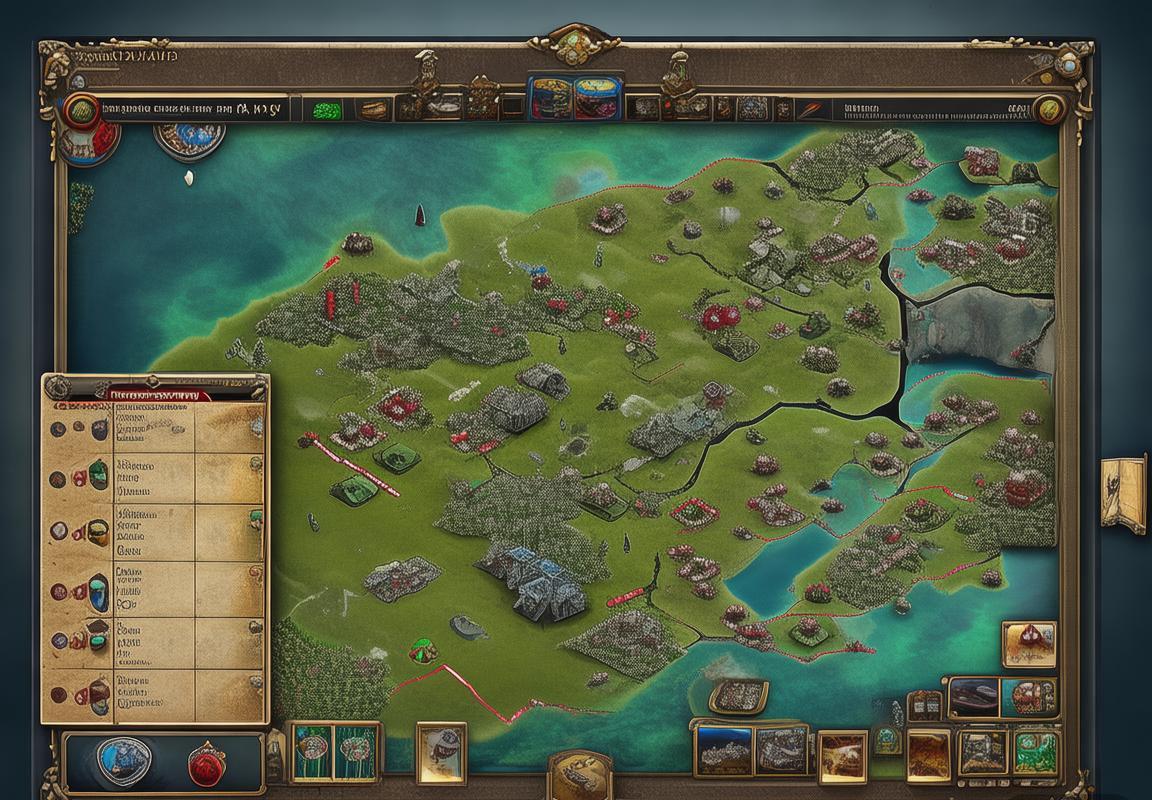The height and width of the screenshot is (800, 1152).
Task: Open the blue-framed central panel in top bar
Action: pos(575,96)
